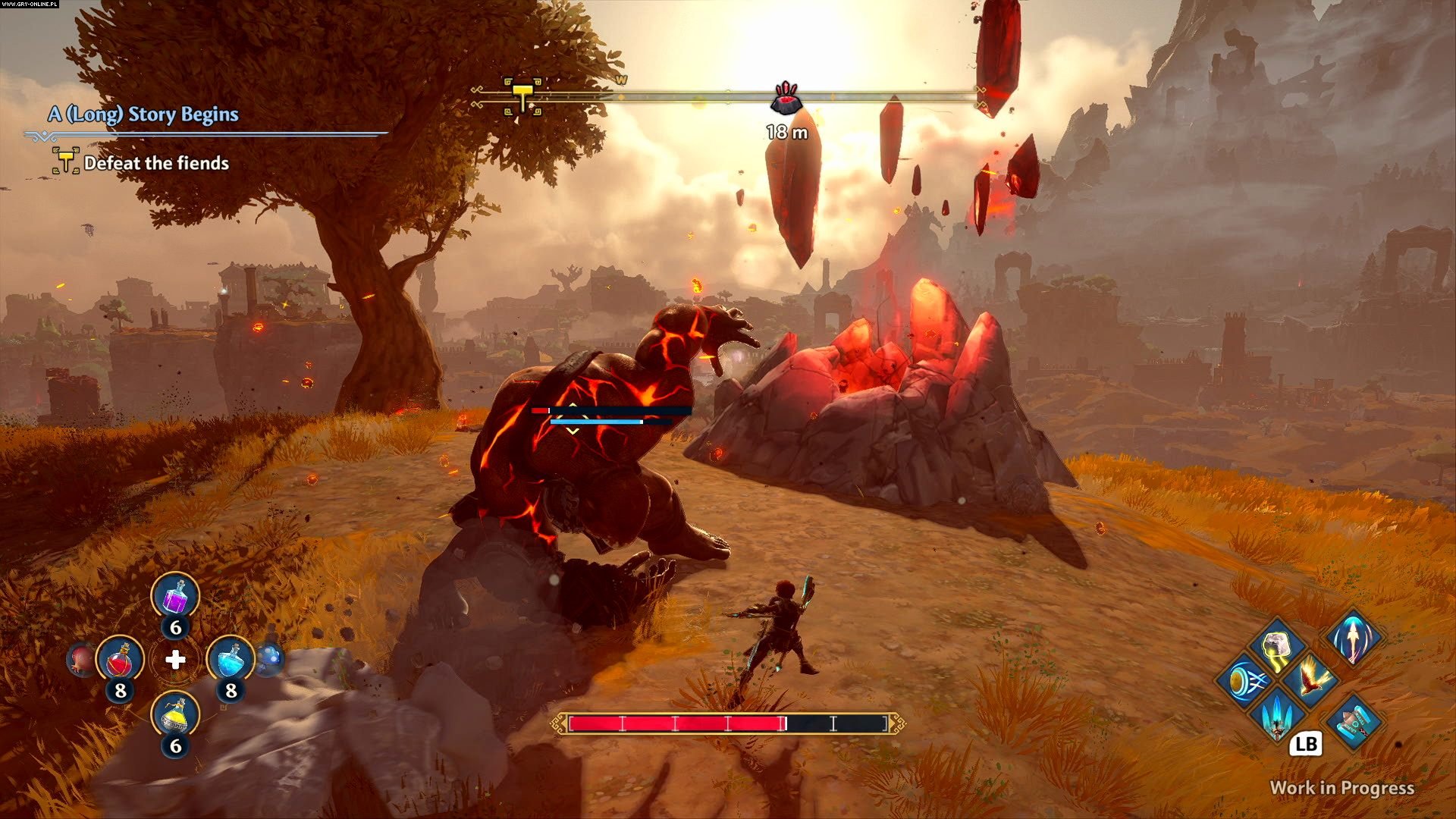Trigger the charging shield dash ability
This screenshot has width=1456, height=819.
coord(1244,680)
